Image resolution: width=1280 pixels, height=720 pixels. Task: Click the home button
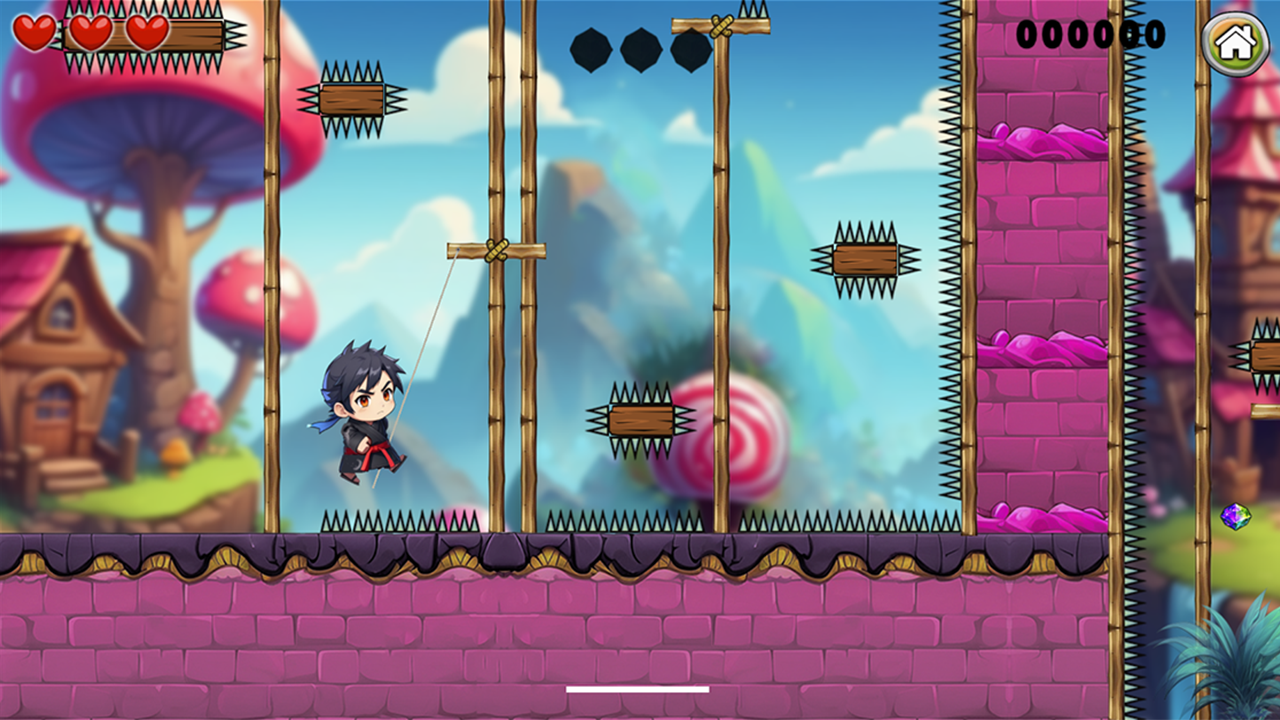(1235, 43)
